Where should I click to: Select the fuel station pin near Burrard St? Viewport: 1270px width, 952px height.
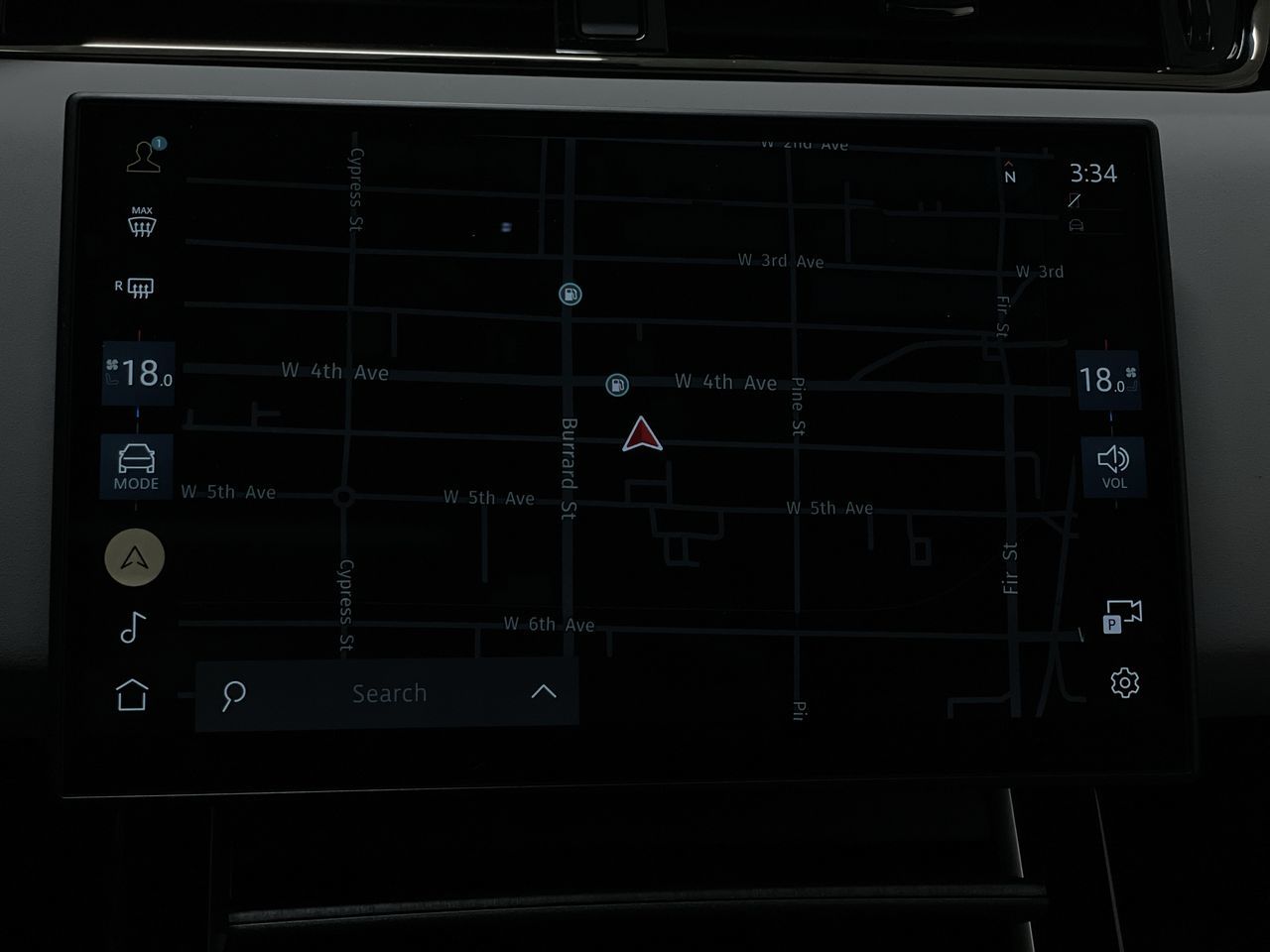pos(570,294)
